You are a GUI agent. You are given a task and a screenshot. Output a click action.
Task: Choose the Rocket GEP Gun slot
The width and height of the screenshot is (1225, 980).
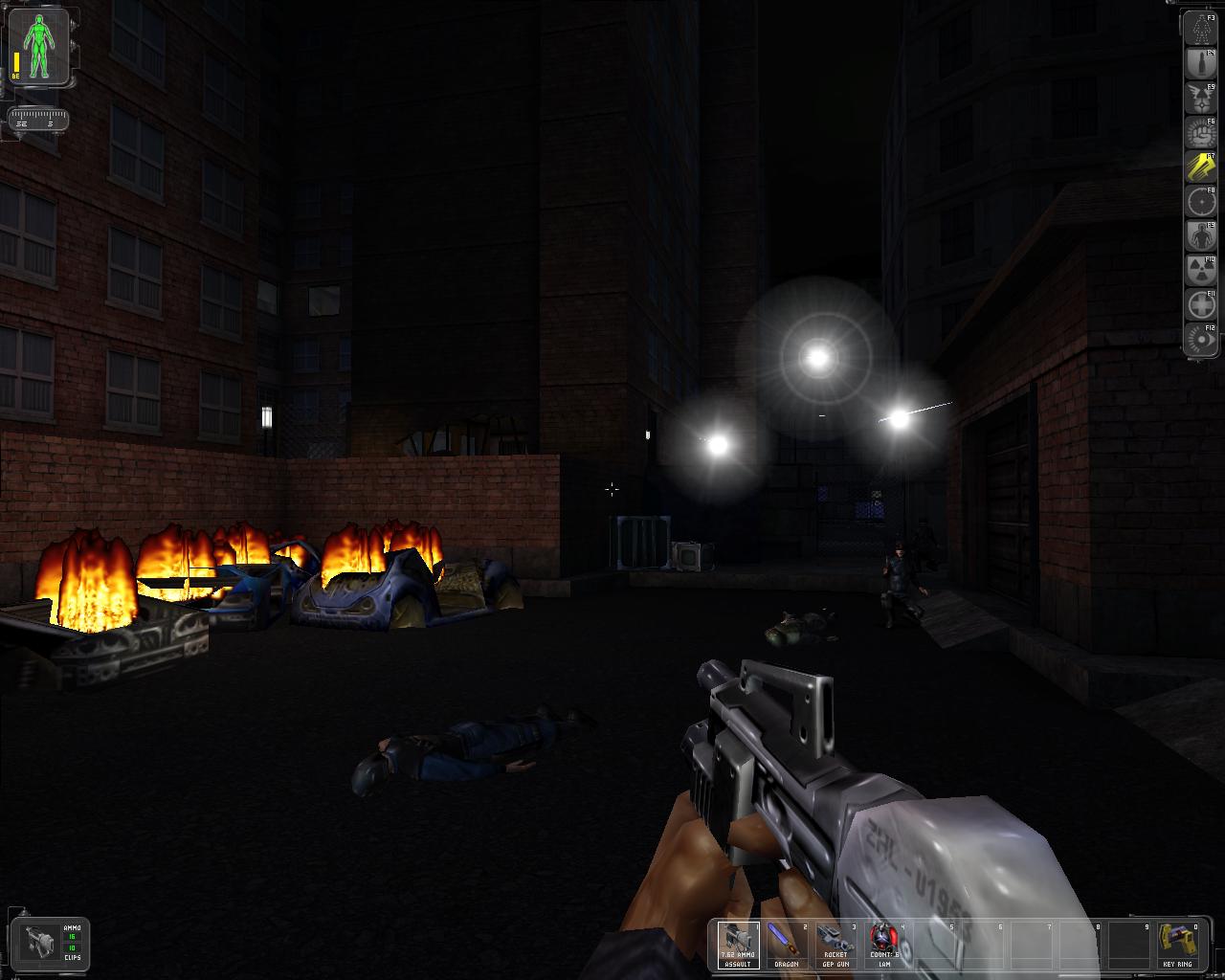click(835, 945)
